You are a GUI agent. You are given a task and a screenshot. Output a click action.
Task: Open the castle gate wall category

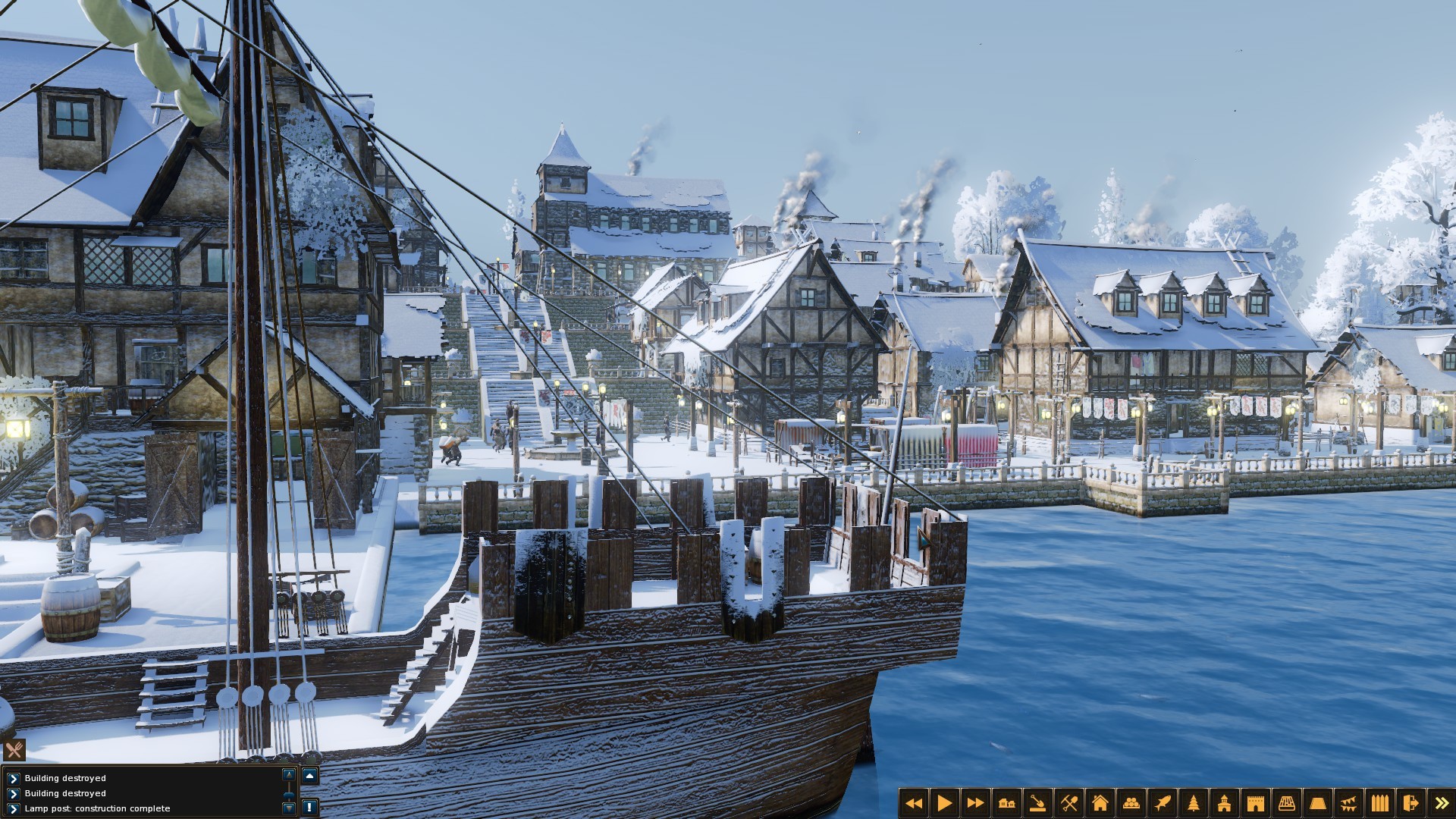click(x=1256, y=803)
